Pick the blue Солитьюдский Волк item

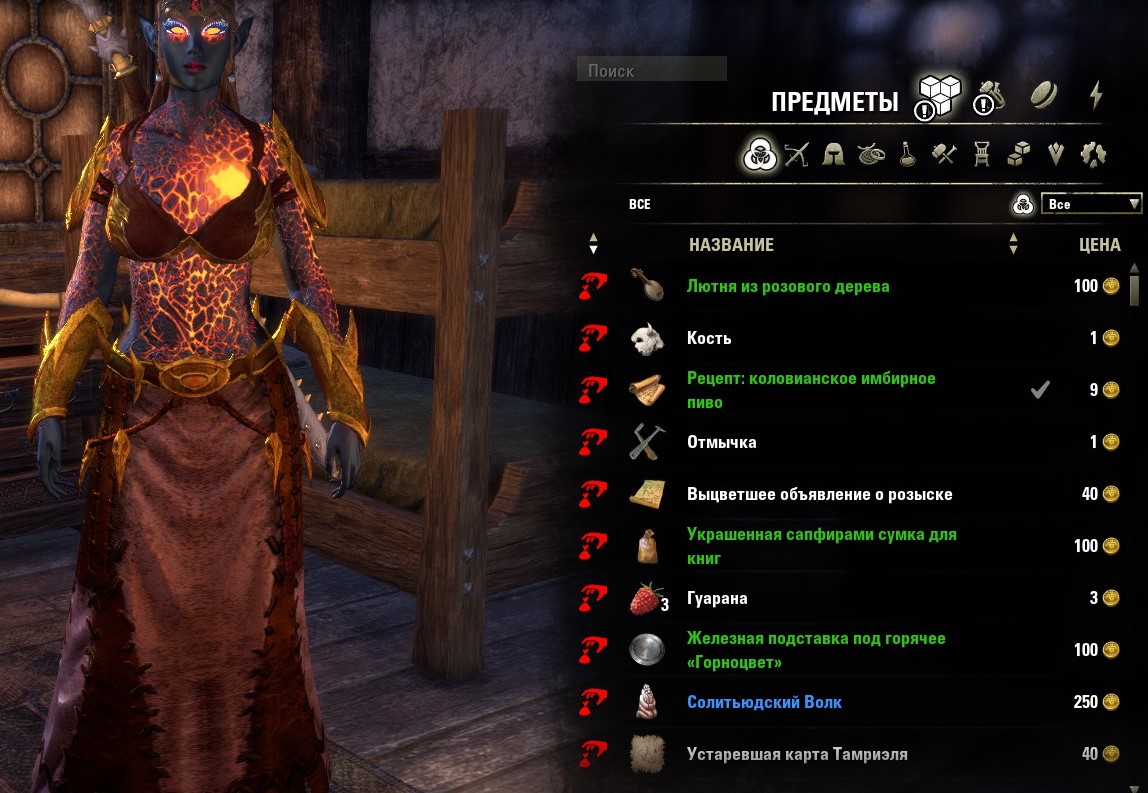[764, 702]
